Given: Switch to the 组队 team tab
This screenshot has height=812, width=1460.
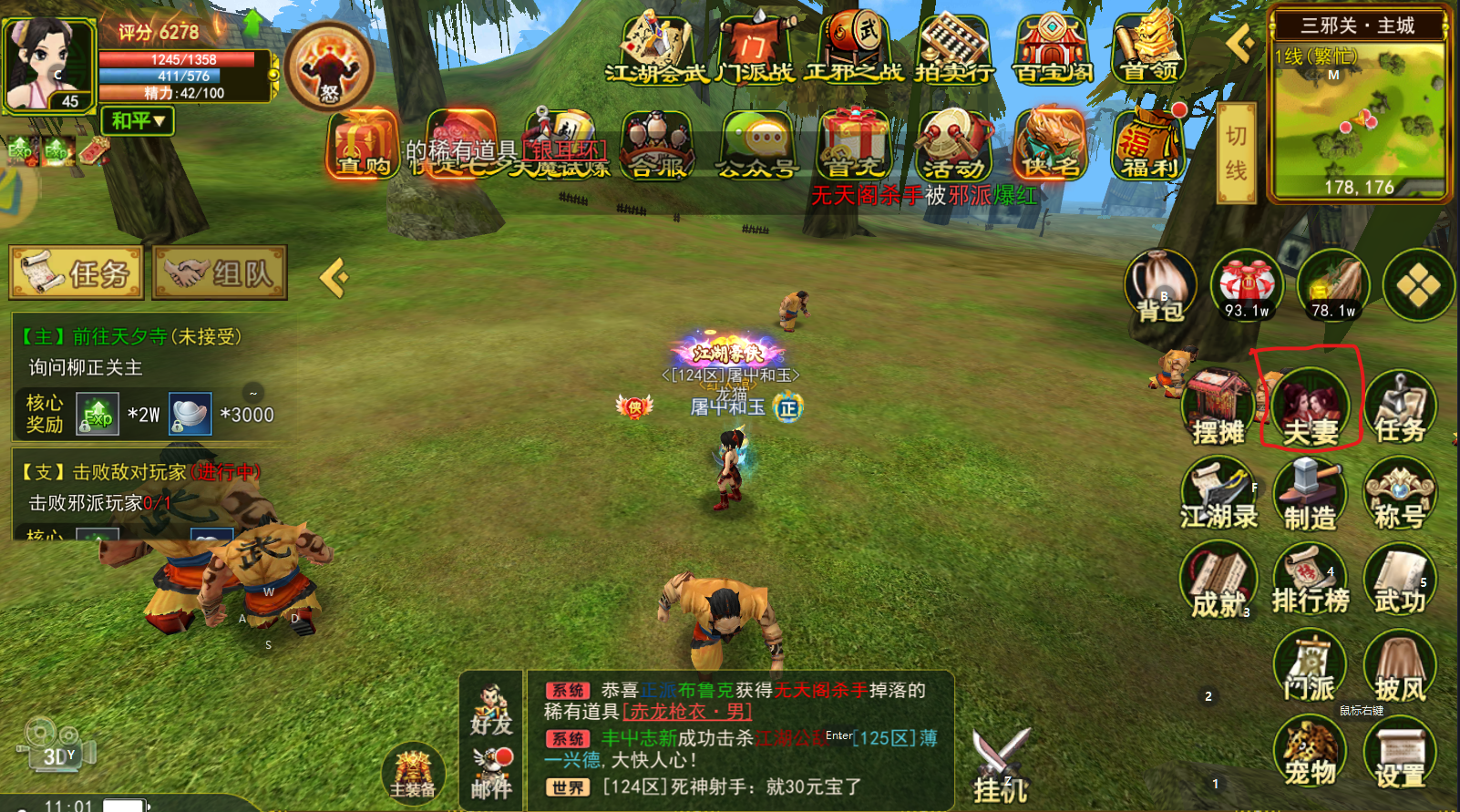Looking at the screenshot, I should click(x=220, y=272).
